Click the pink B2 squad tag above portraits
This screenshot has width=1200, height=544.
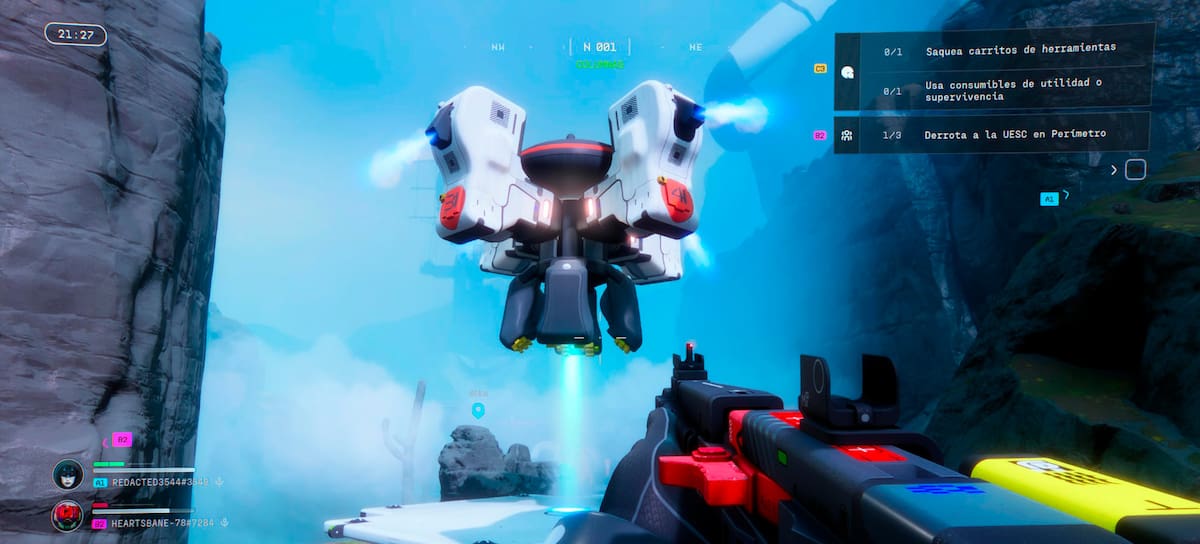coord(122,439)
